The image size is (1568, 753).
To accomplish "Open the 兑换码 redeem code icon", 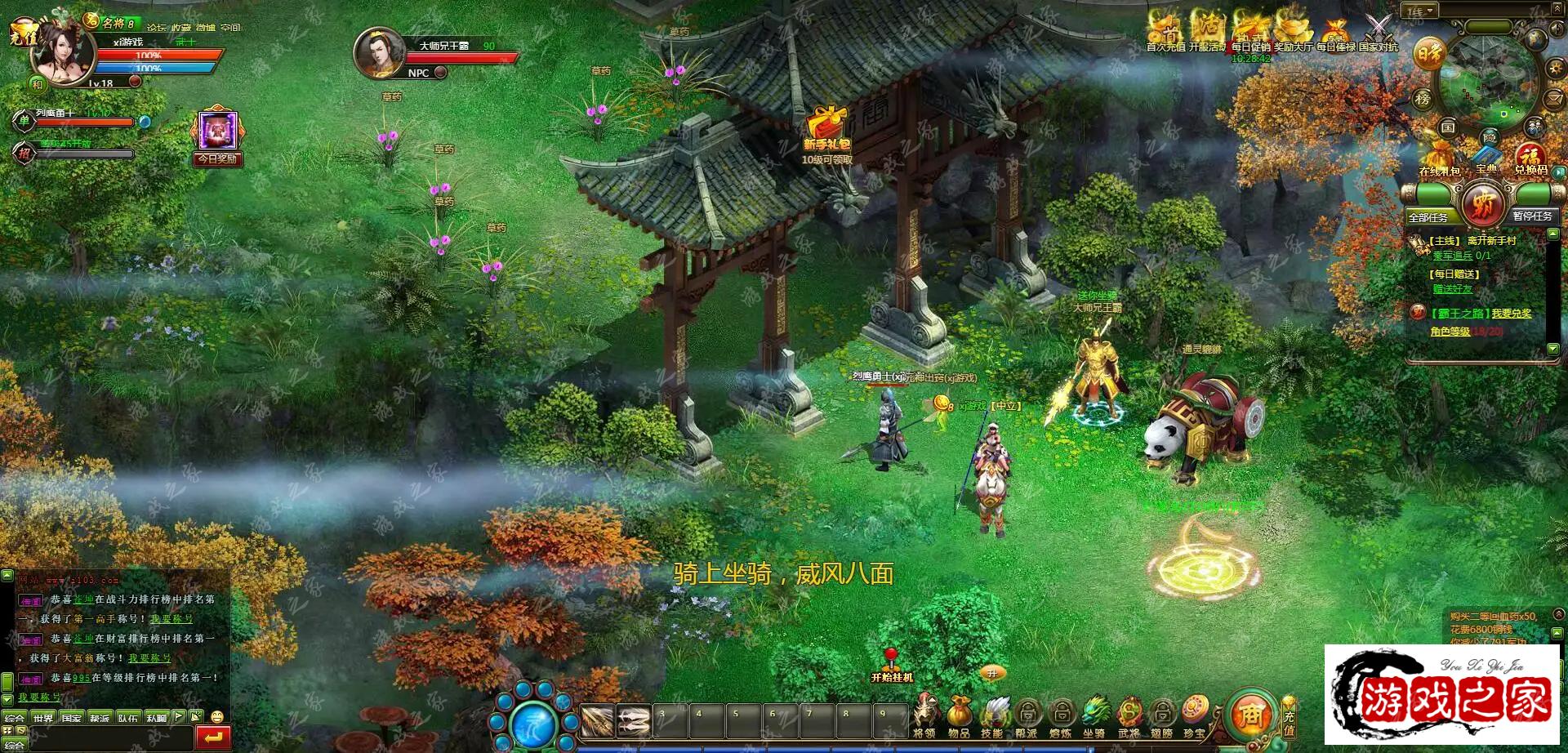I will coord(1530,158).
